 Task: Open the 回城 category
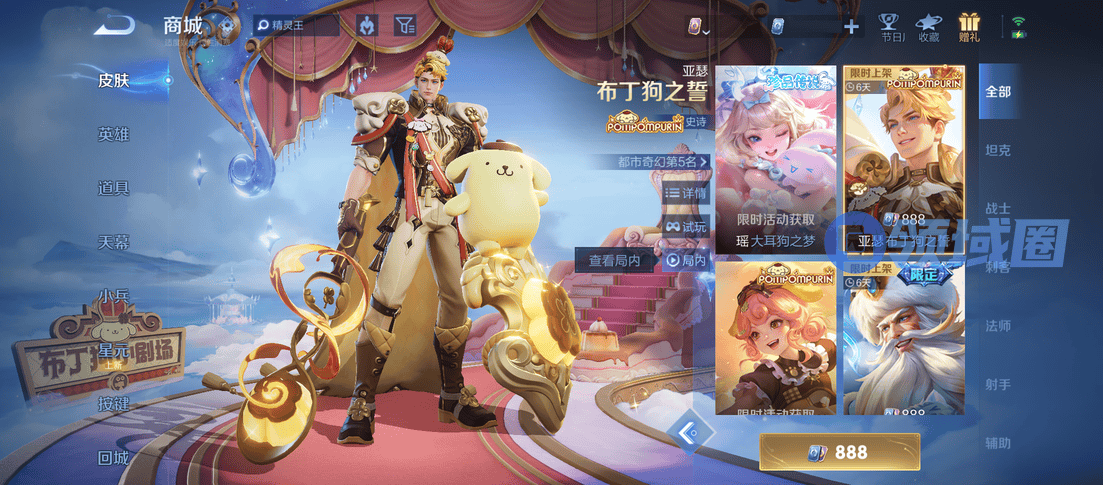(x=113, y=458)
